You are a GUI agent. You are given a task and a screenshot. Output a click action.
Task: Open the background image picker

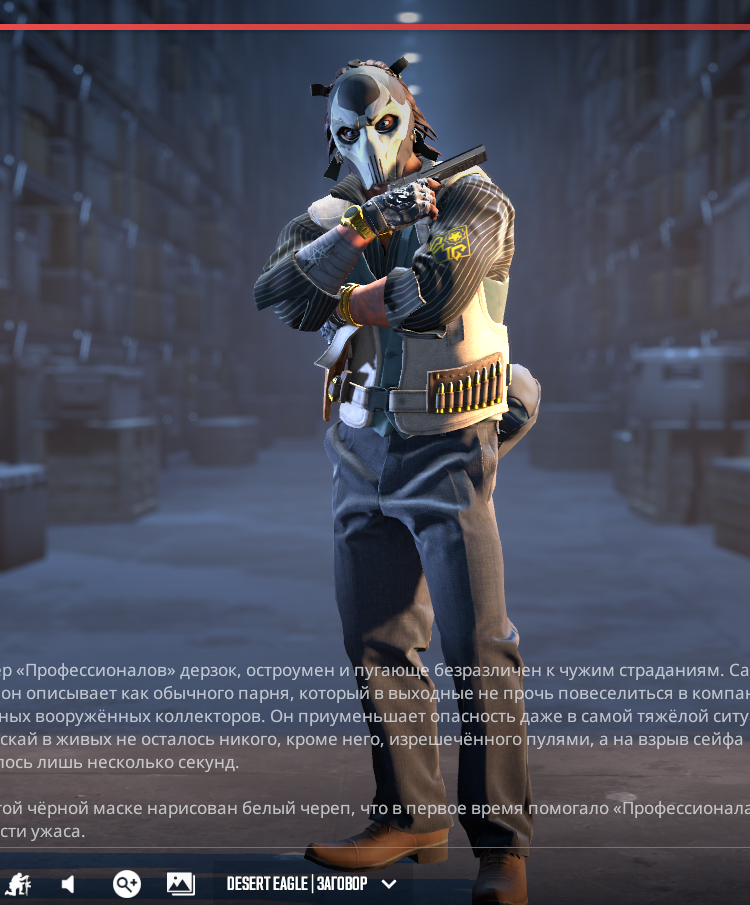tap(180, 884)
